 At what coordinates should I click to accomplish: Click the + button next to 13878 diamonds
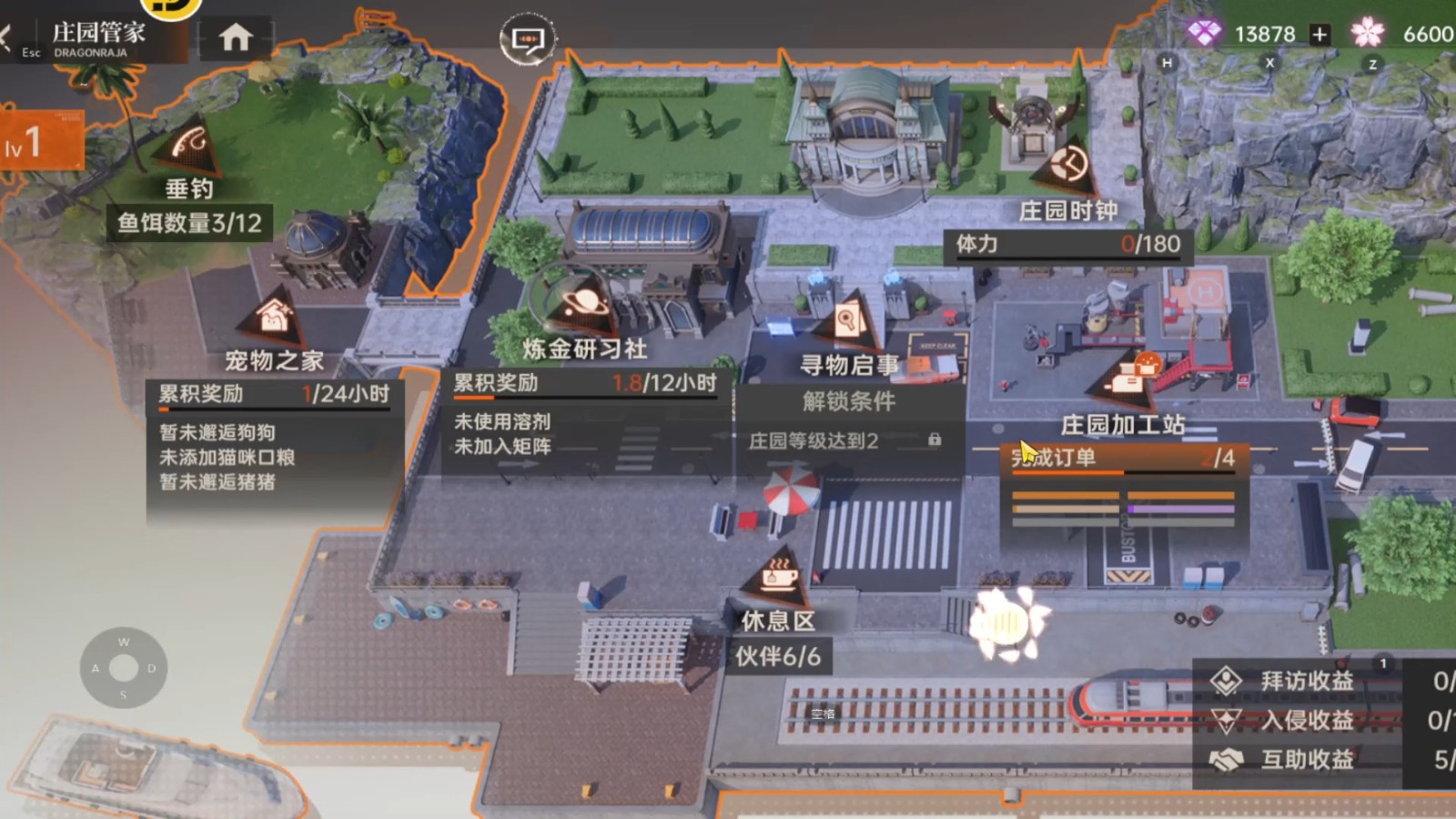click(1319, 35)
